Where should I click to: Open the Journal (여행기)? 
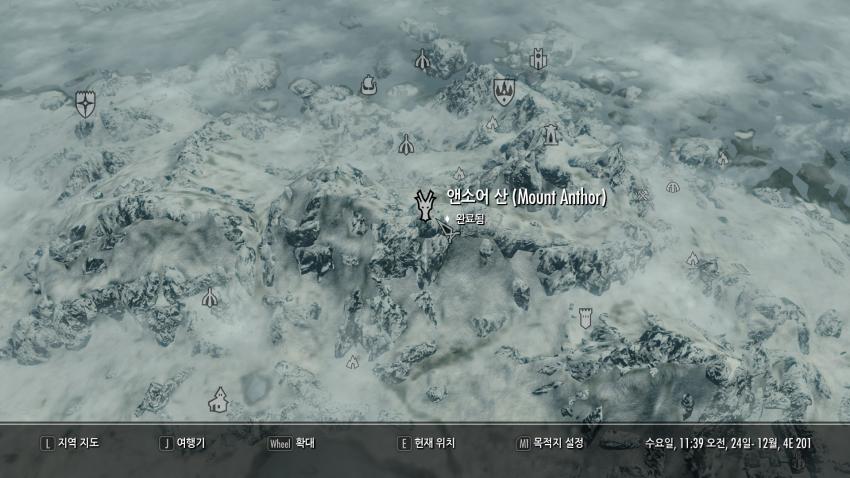(x=183, y=442)
